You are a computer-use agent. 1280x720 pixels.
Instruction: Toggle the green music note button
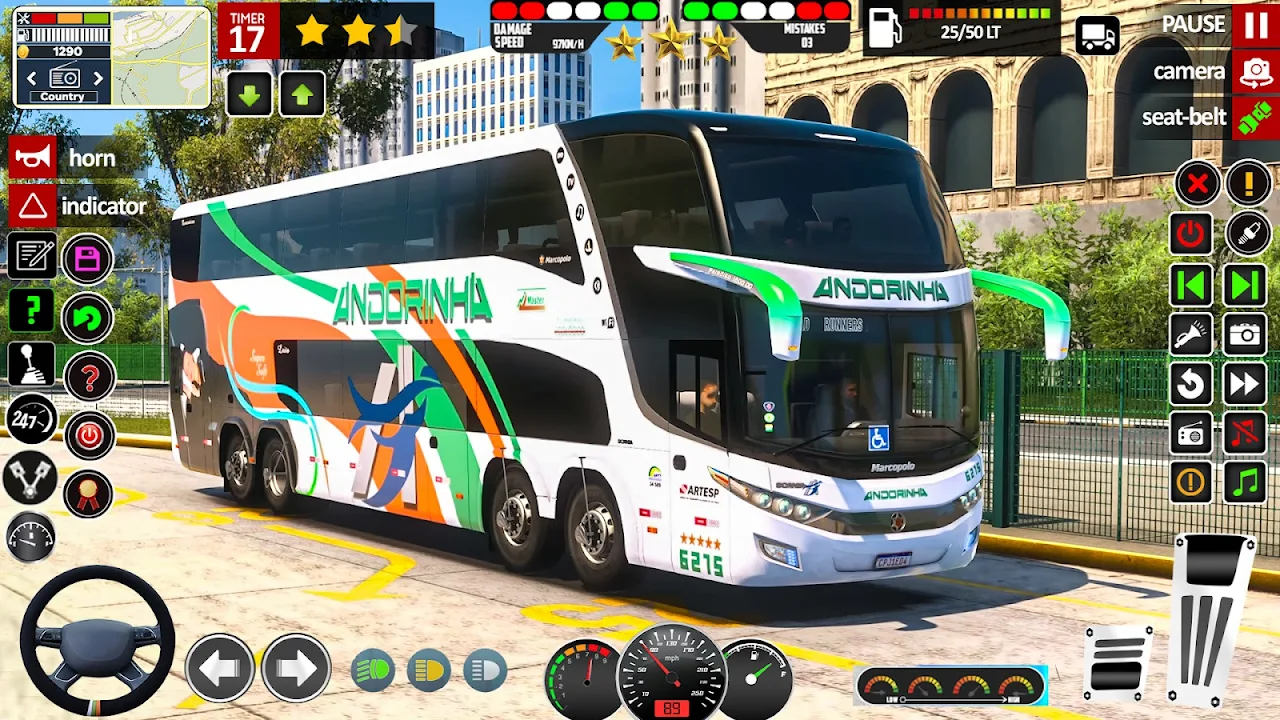[x=1245, y=483]
